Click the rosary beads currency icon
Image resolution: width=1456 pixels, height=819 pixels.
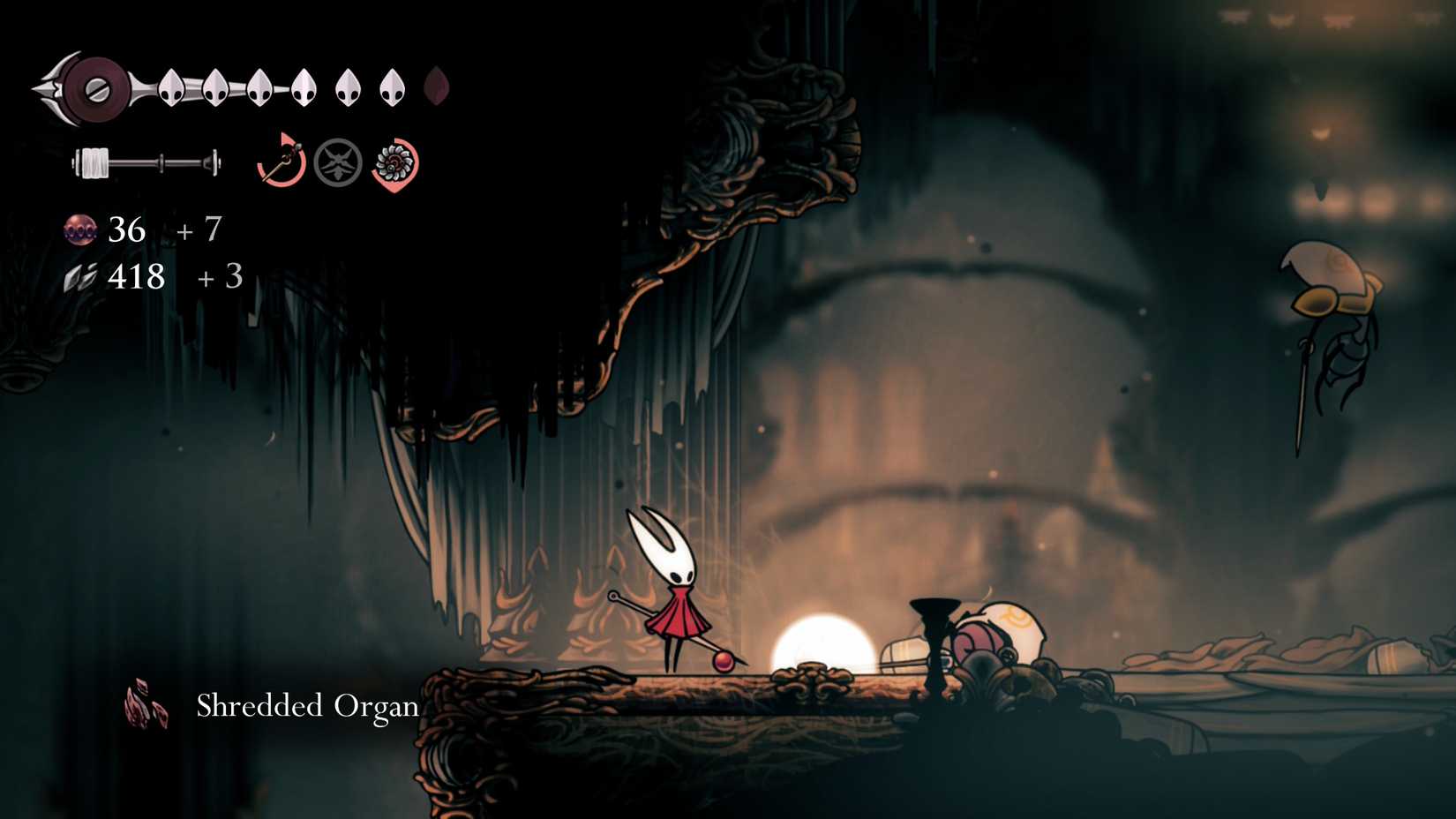click(80, 230)
